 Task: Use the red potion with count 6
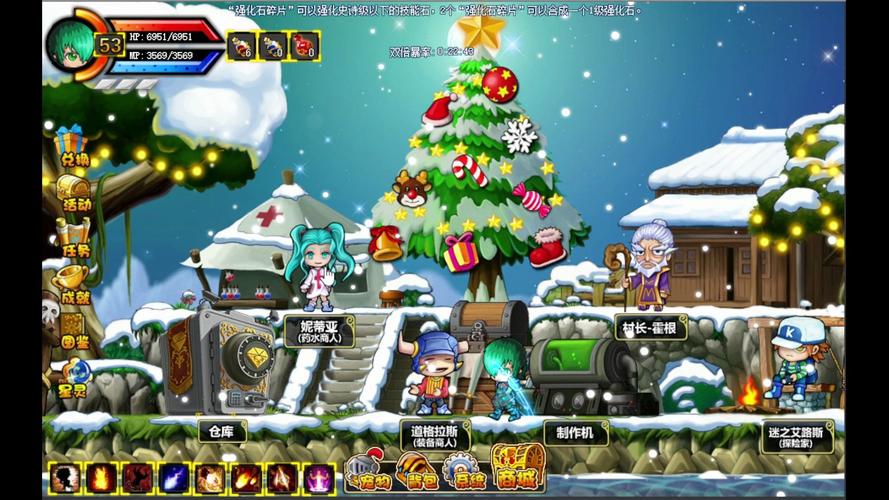[241, 45]
